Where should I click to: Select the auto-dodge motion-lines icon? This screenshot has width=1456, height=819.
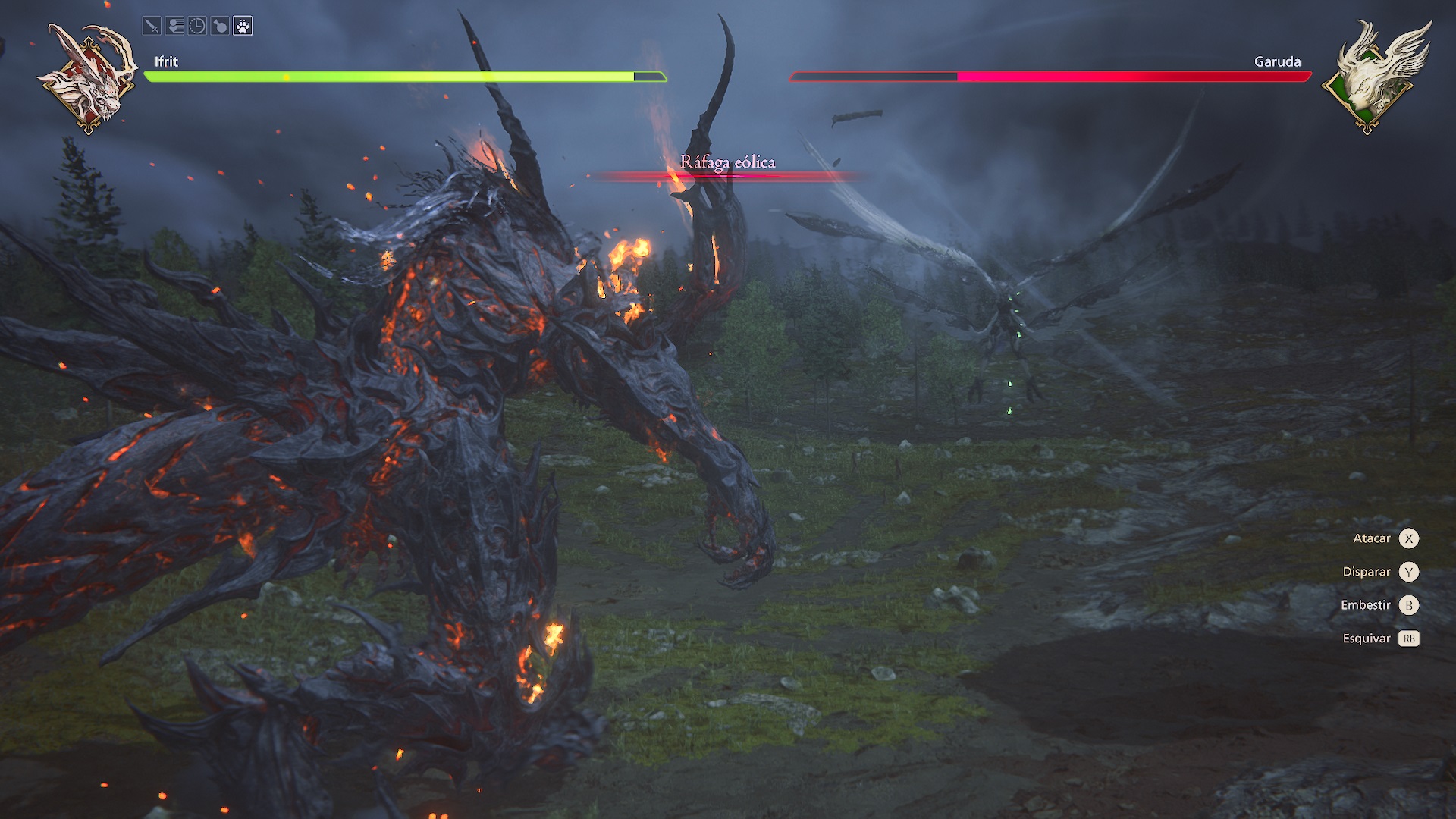174,27
